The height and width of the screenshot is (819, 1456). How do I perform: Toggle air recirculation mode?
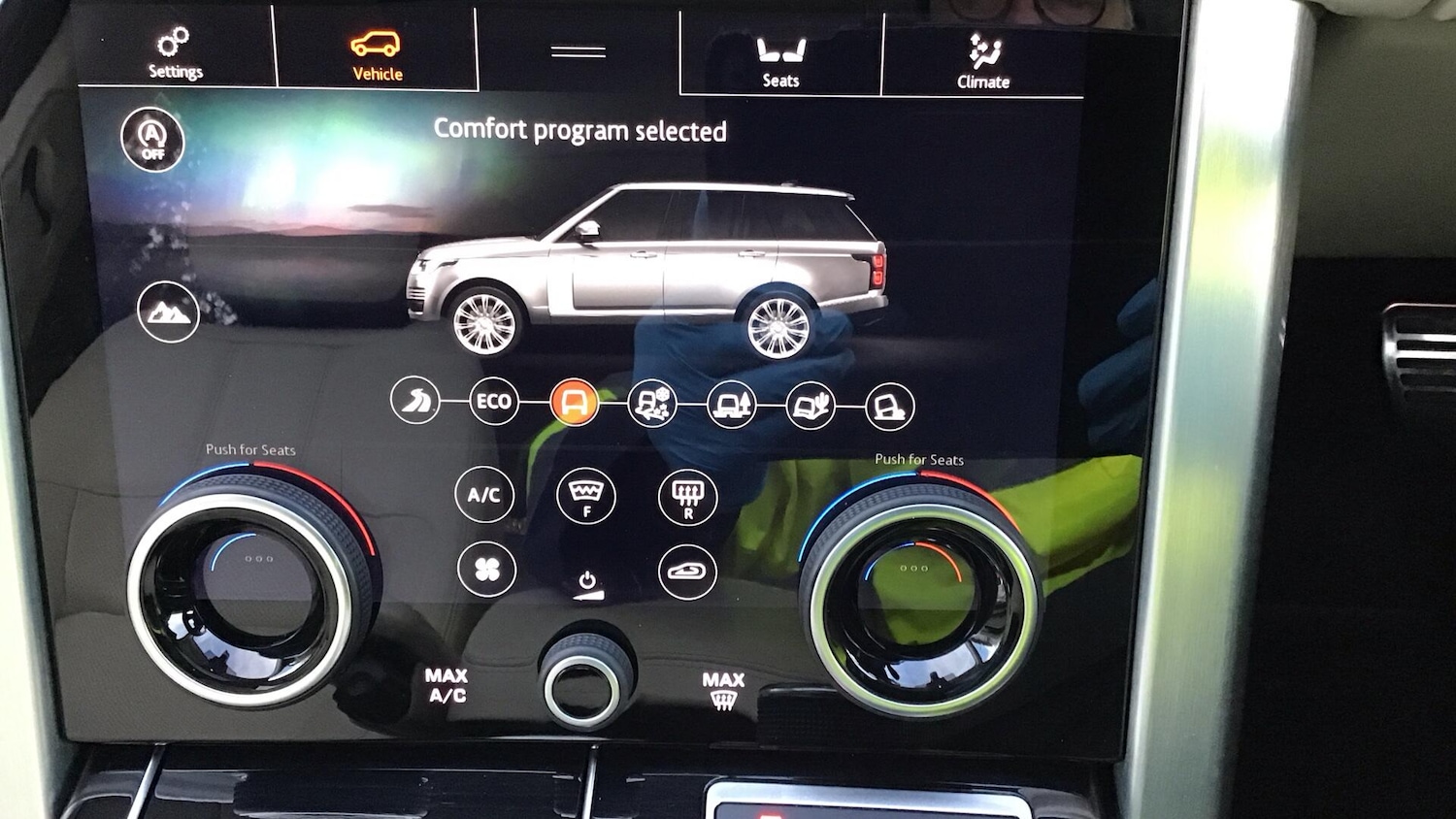point(689,571)
